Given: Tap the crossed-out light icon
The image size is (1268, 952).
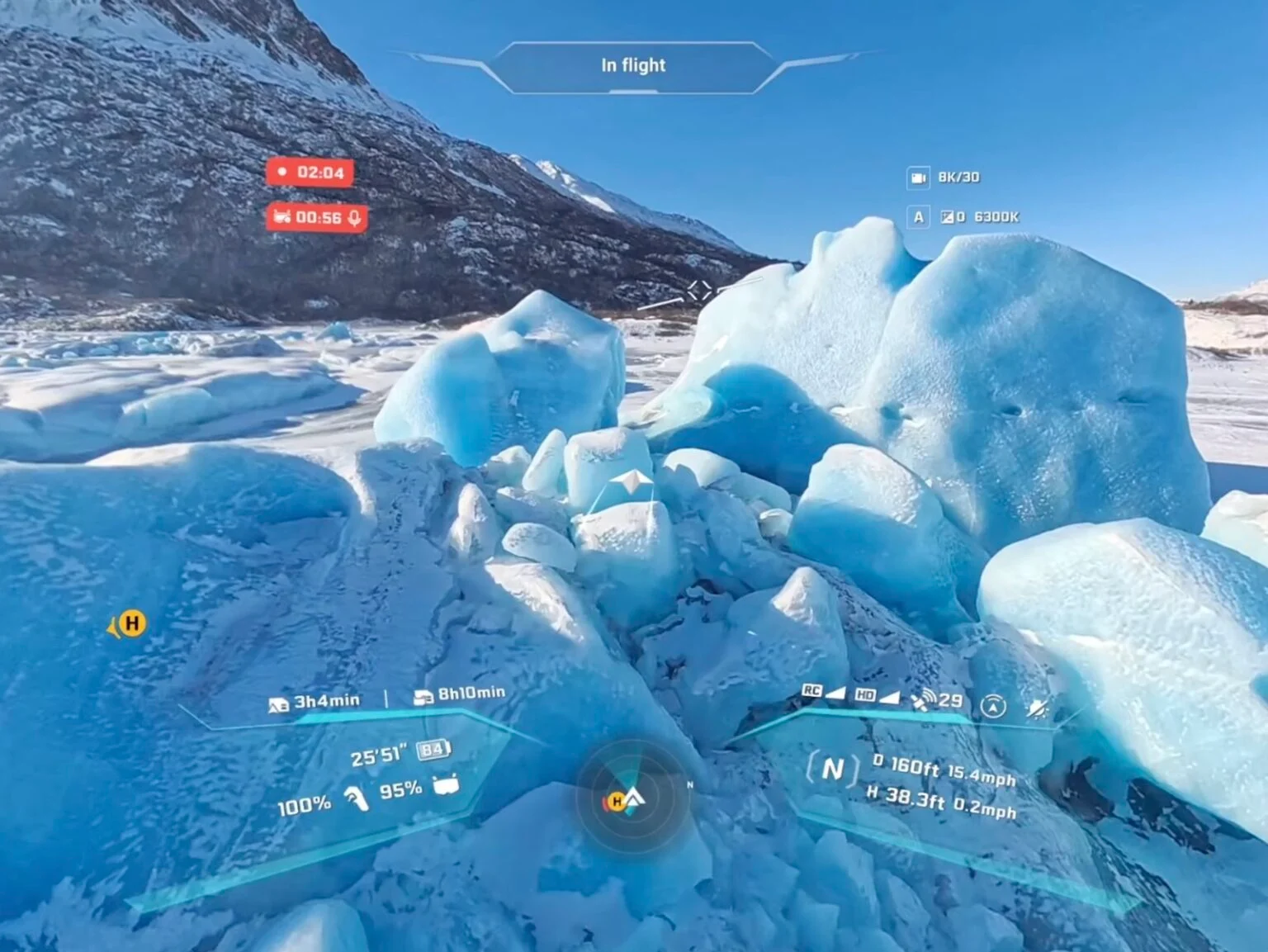Looking at the screenshot, I should click(x=1037, y=708).
